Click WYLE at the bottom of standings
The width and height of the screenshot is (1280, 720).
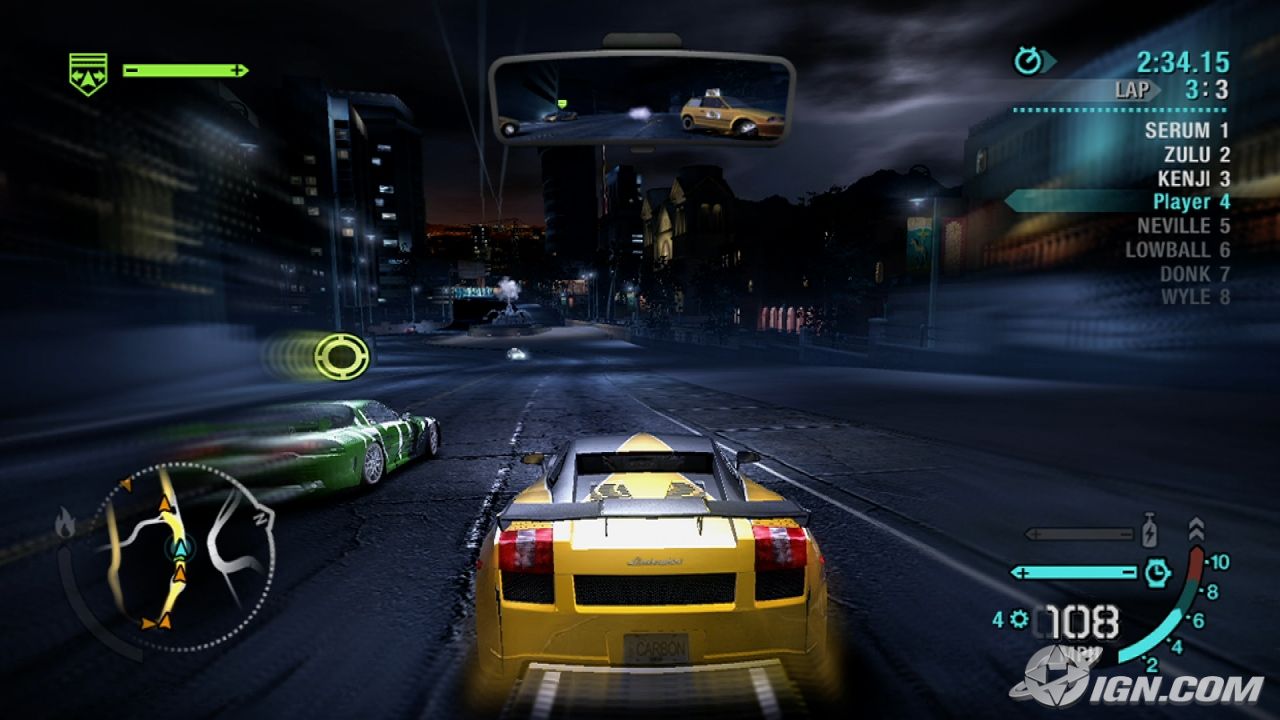click(1194, 297)
